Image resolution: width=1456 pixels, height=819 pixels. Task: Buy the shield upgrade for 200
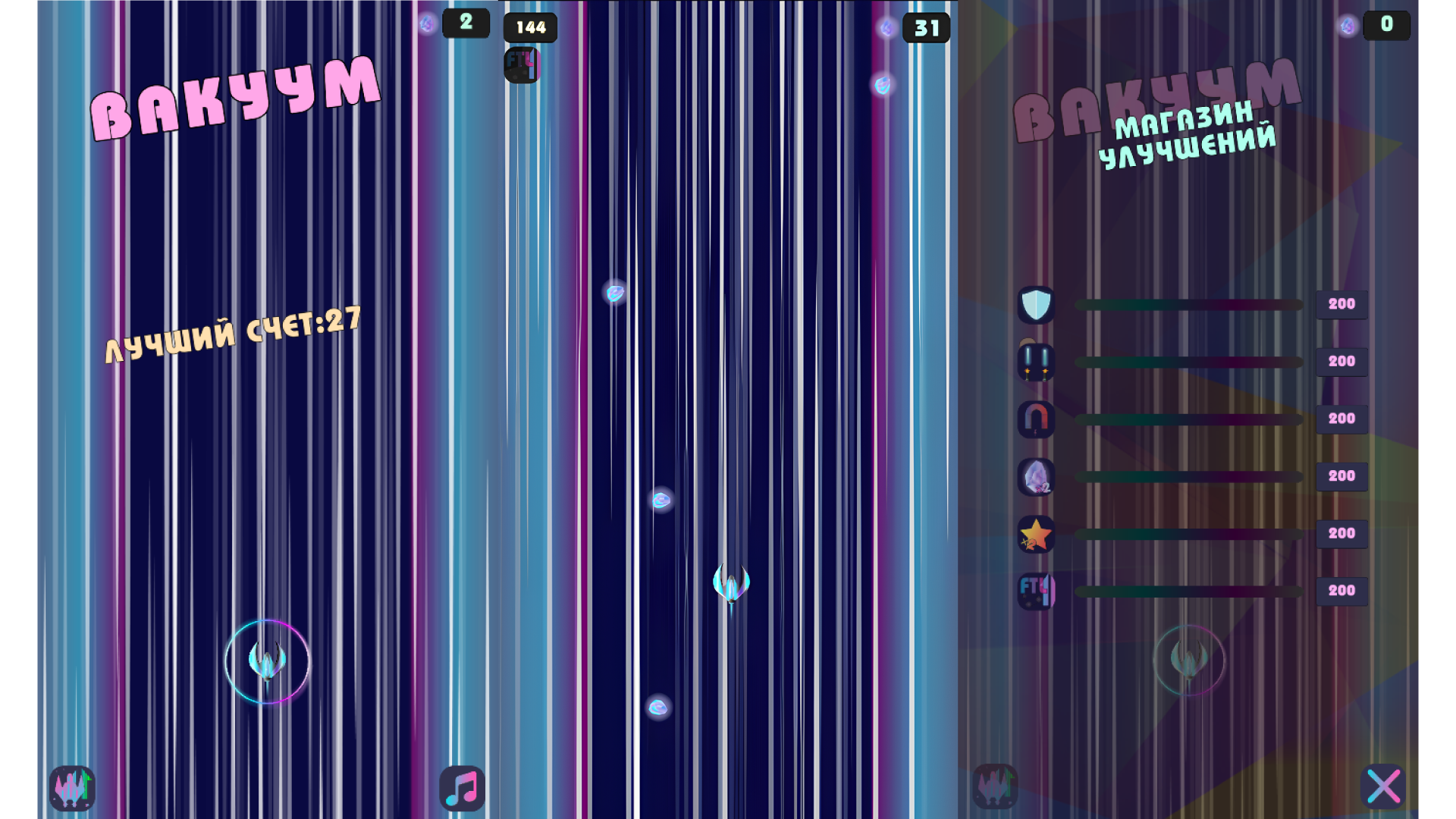point(1341,304)
